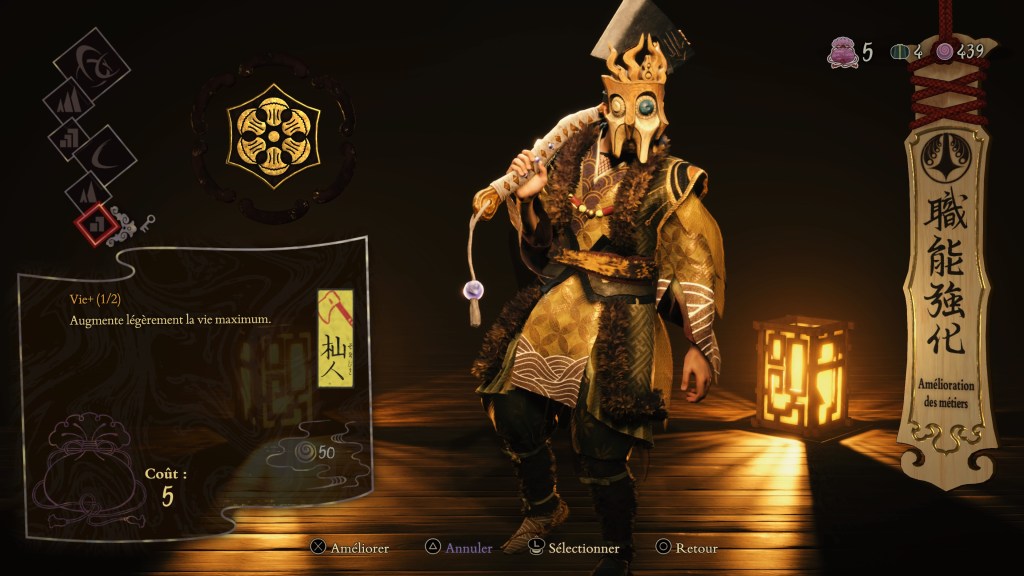Choose the three-spikes skill node
The width and height of the screenshot is (1024, 576).
68,102
